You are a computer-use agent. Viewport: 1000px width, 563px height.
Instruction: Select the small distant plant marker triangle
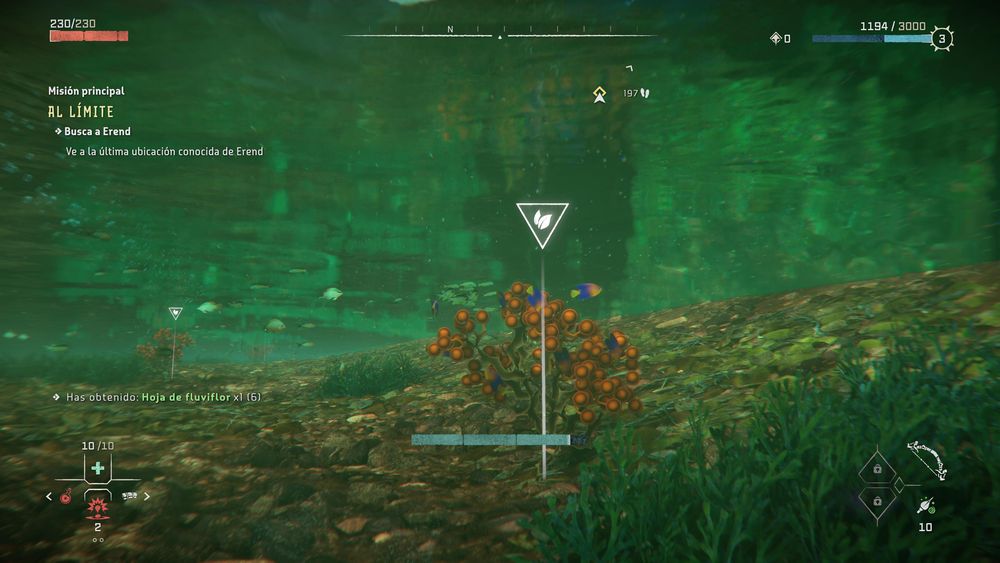coord(175,313)
